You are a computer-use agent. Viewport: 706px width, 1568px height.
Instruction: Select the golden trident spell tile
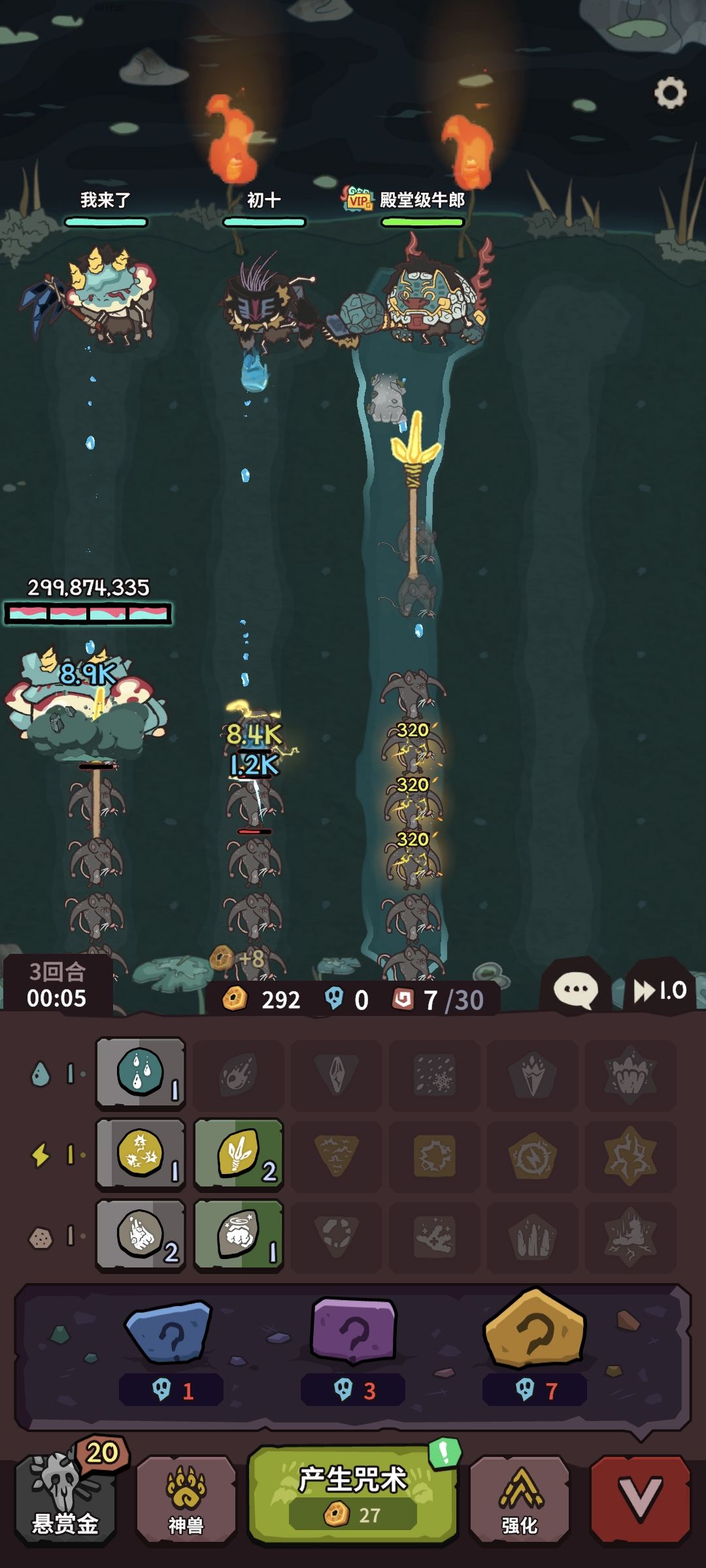(239, 1154)
